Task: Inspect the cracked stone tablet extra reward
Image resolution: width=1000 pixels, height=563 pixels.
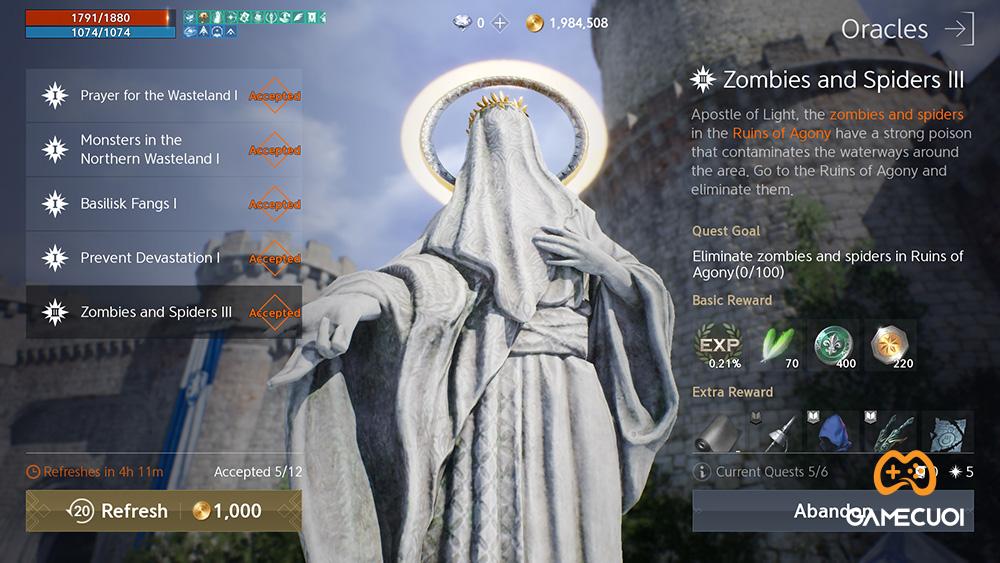Action: pos(946,431)
